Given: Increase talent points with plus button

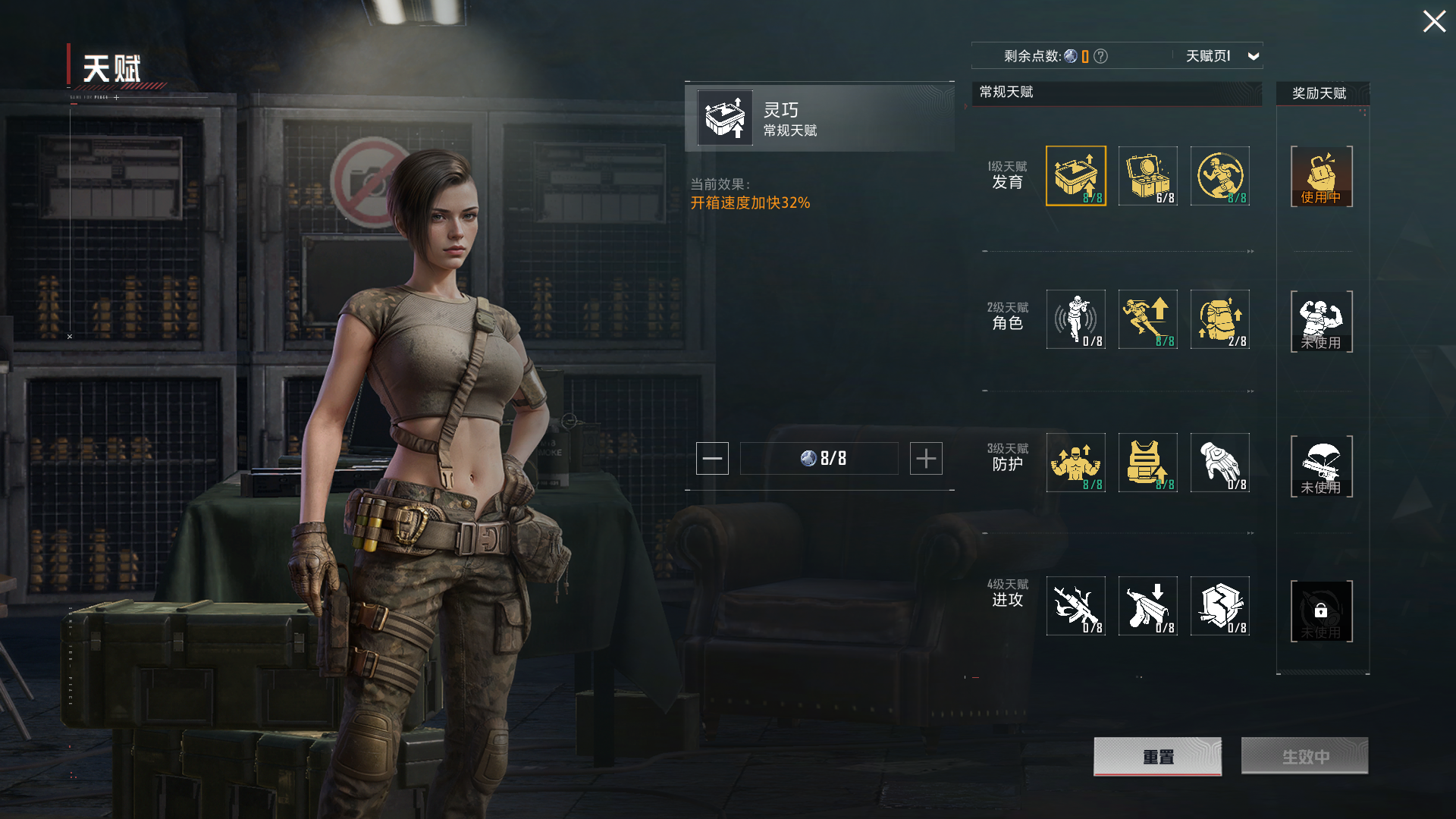Looking at the screenshot, I should tap(926, 459).
